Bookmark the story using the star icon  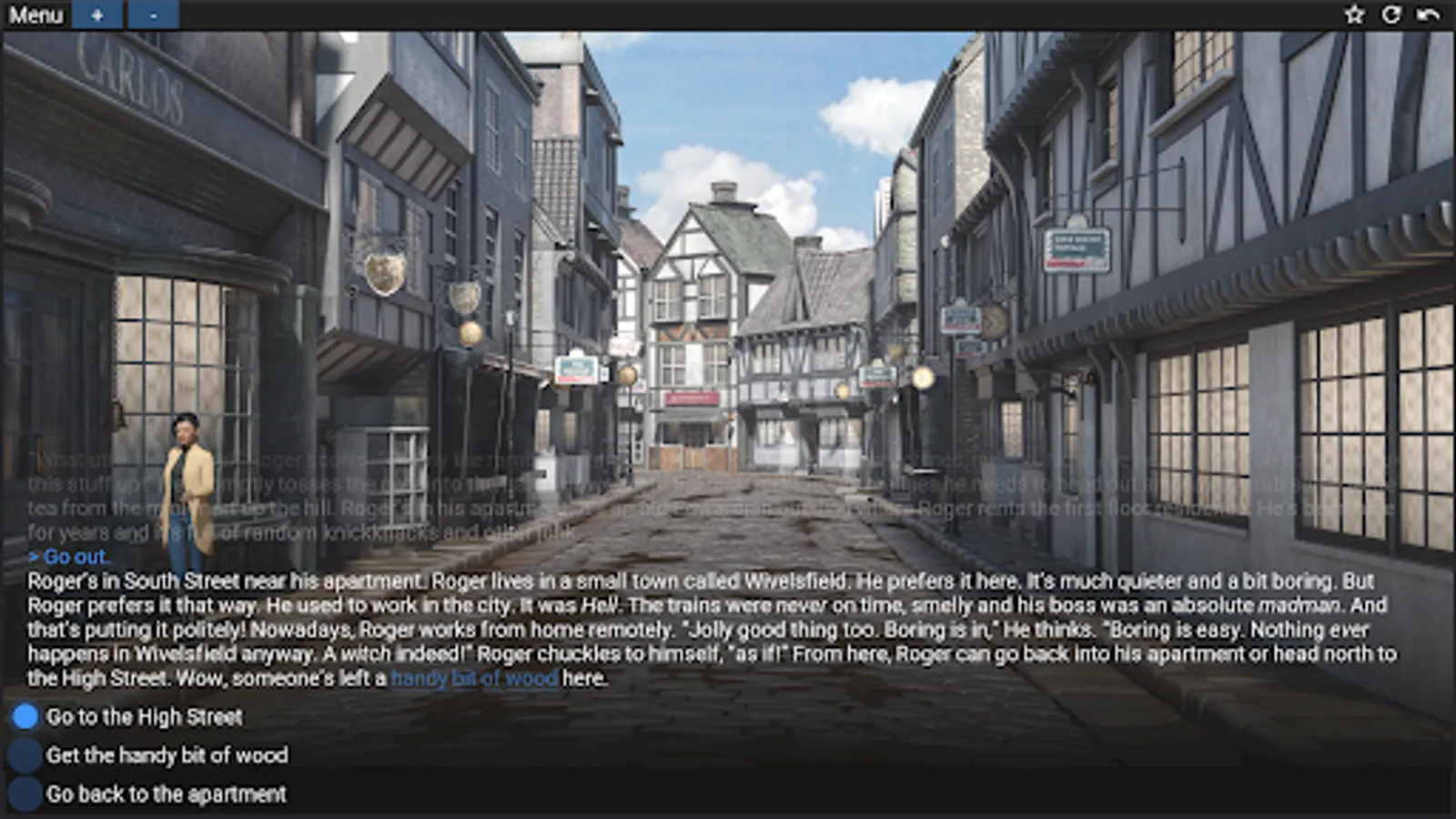(x=1355, y=15)
